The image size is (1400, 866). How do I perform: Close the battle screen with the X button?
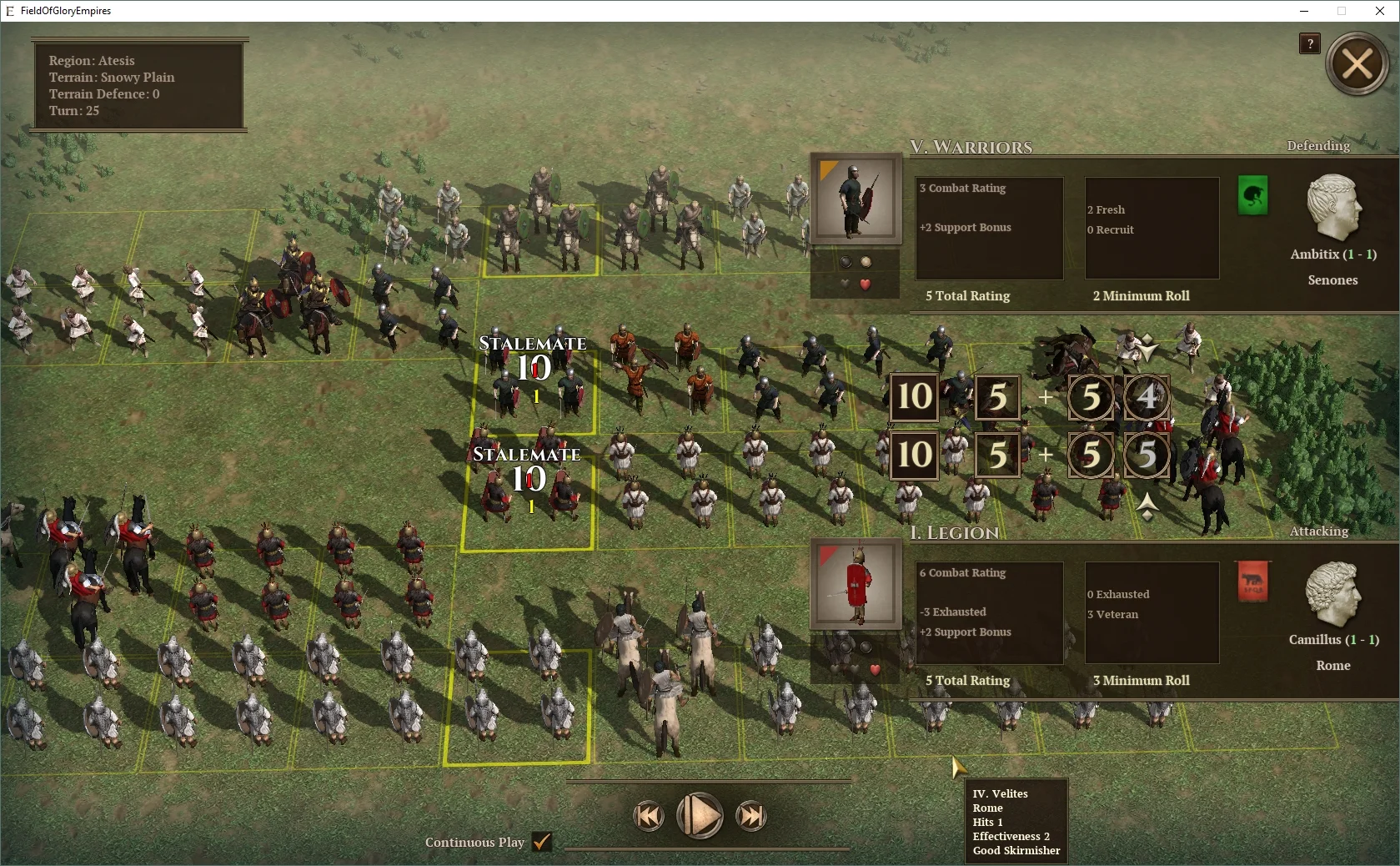[x=1357, y=63]
